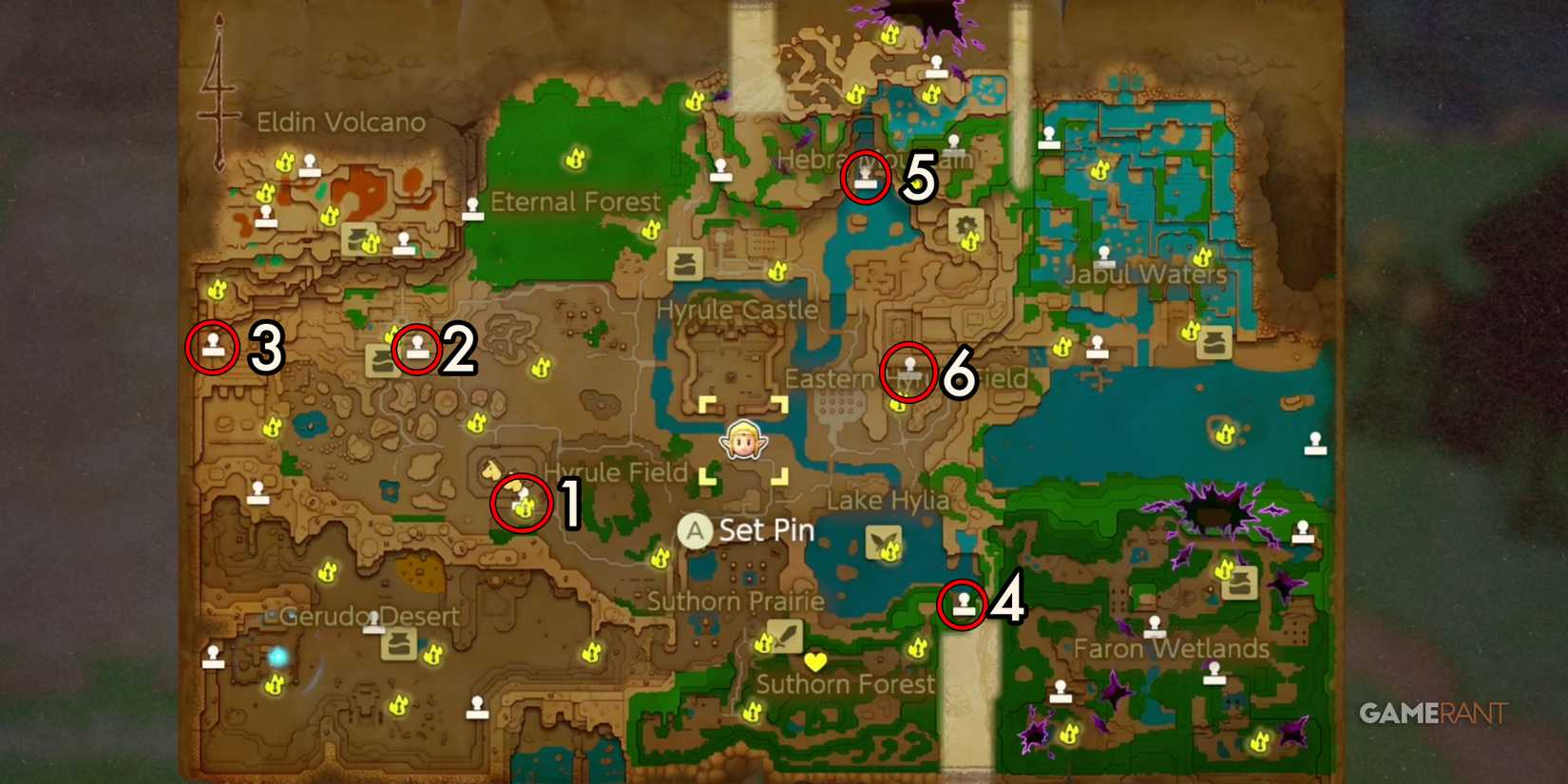This screenshot has width=1568, height=784.
Task: Open the butterfly marker on Lake Hylia
Action: pyautogui.click(x=884, y=544)
